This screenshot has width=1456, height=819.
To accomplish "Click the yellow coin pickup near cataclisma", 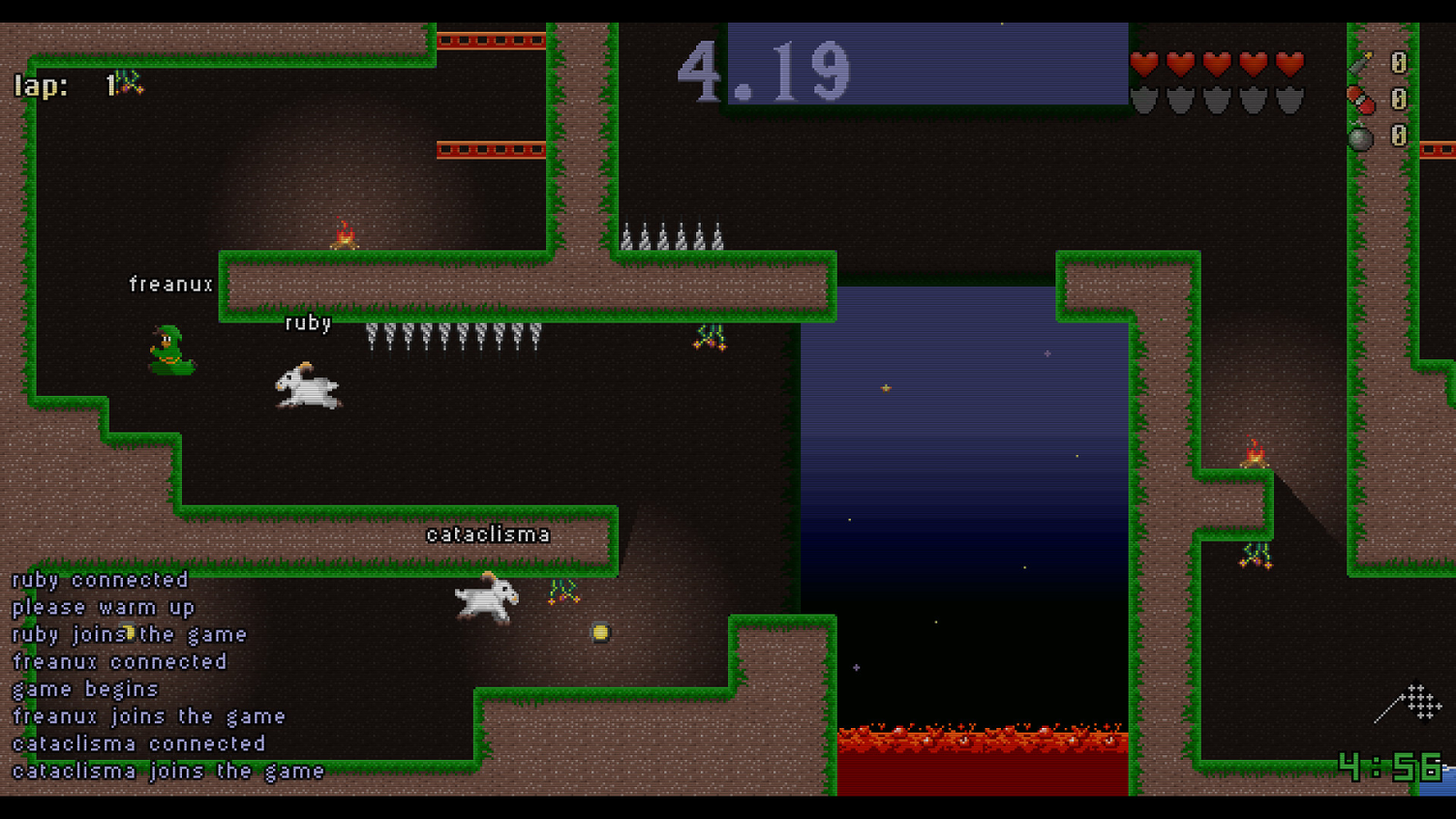I will click(x=600, y=631).
